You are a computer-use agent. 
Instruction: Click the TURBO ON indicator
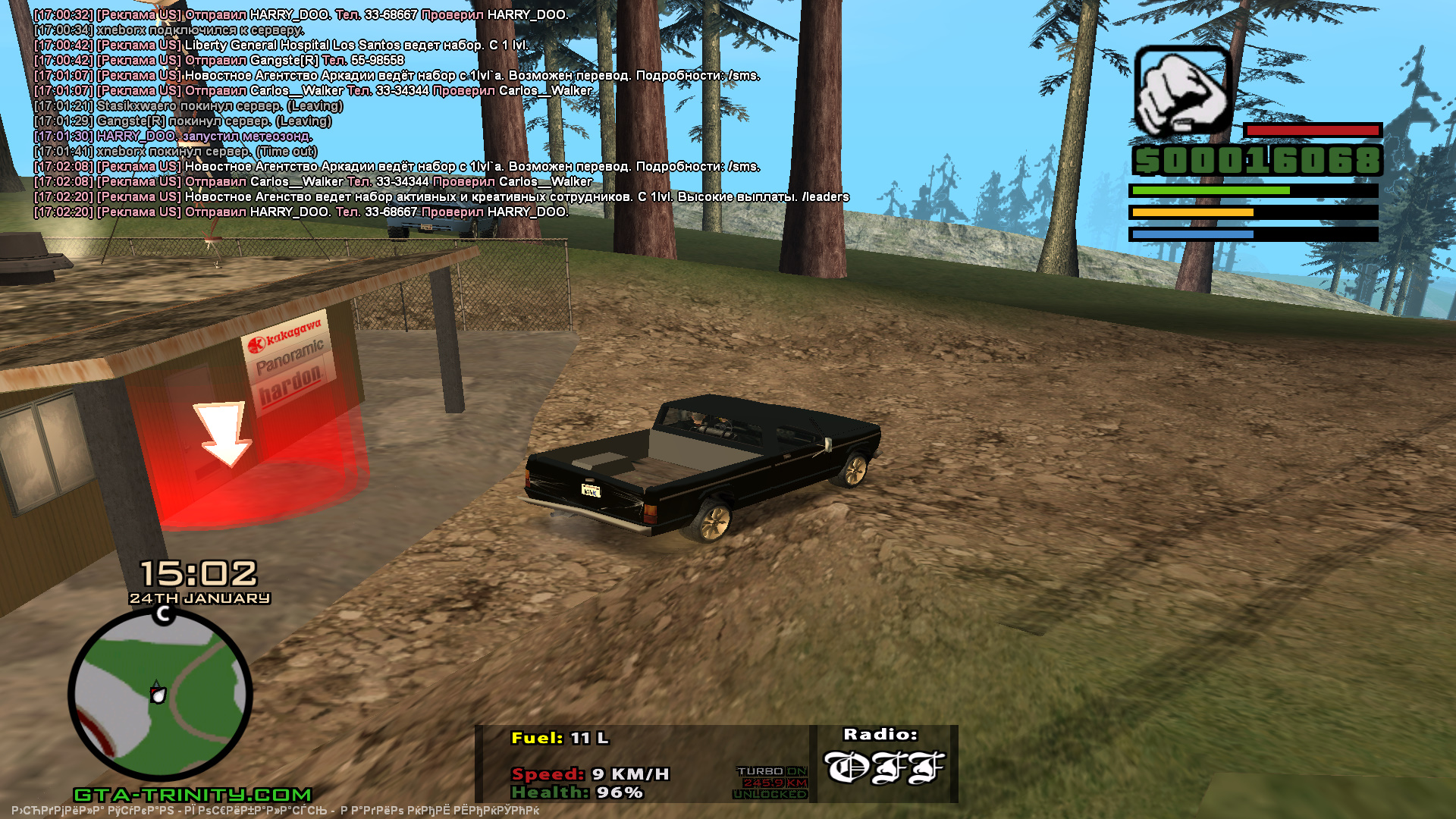tap(771, 771)
